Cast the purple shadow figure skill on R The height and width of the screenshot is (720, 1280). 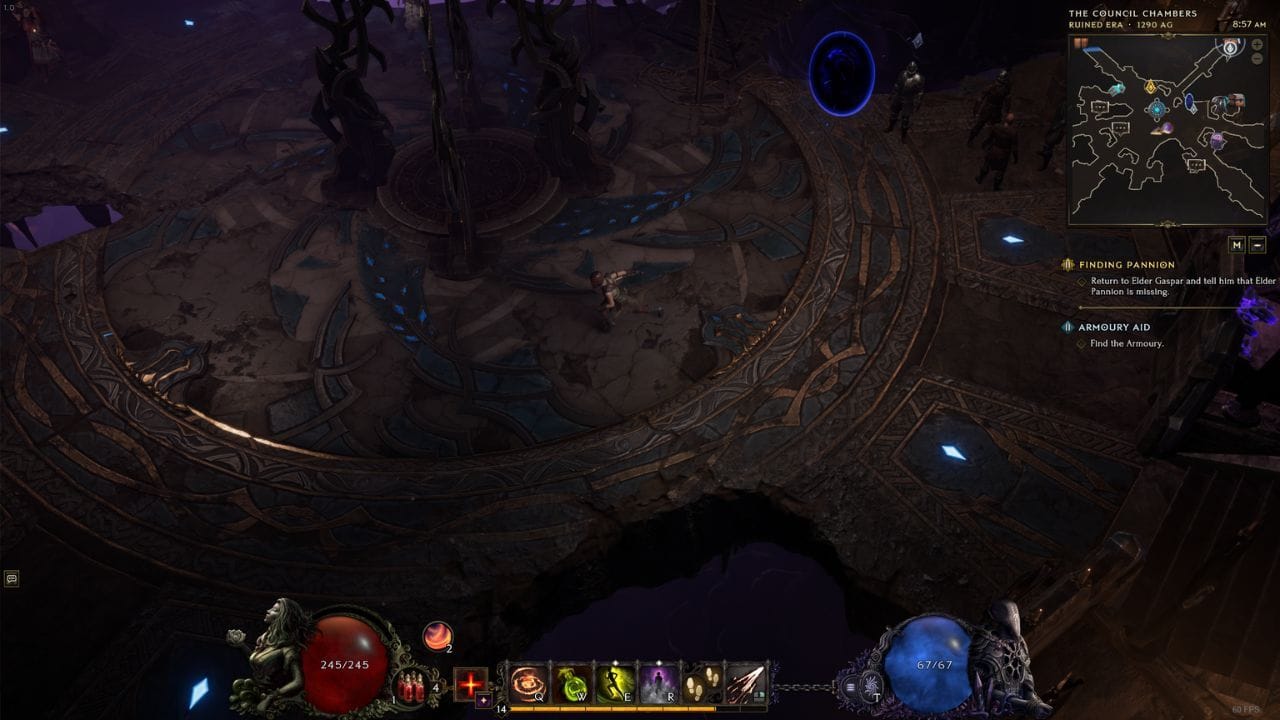[659, 684]
